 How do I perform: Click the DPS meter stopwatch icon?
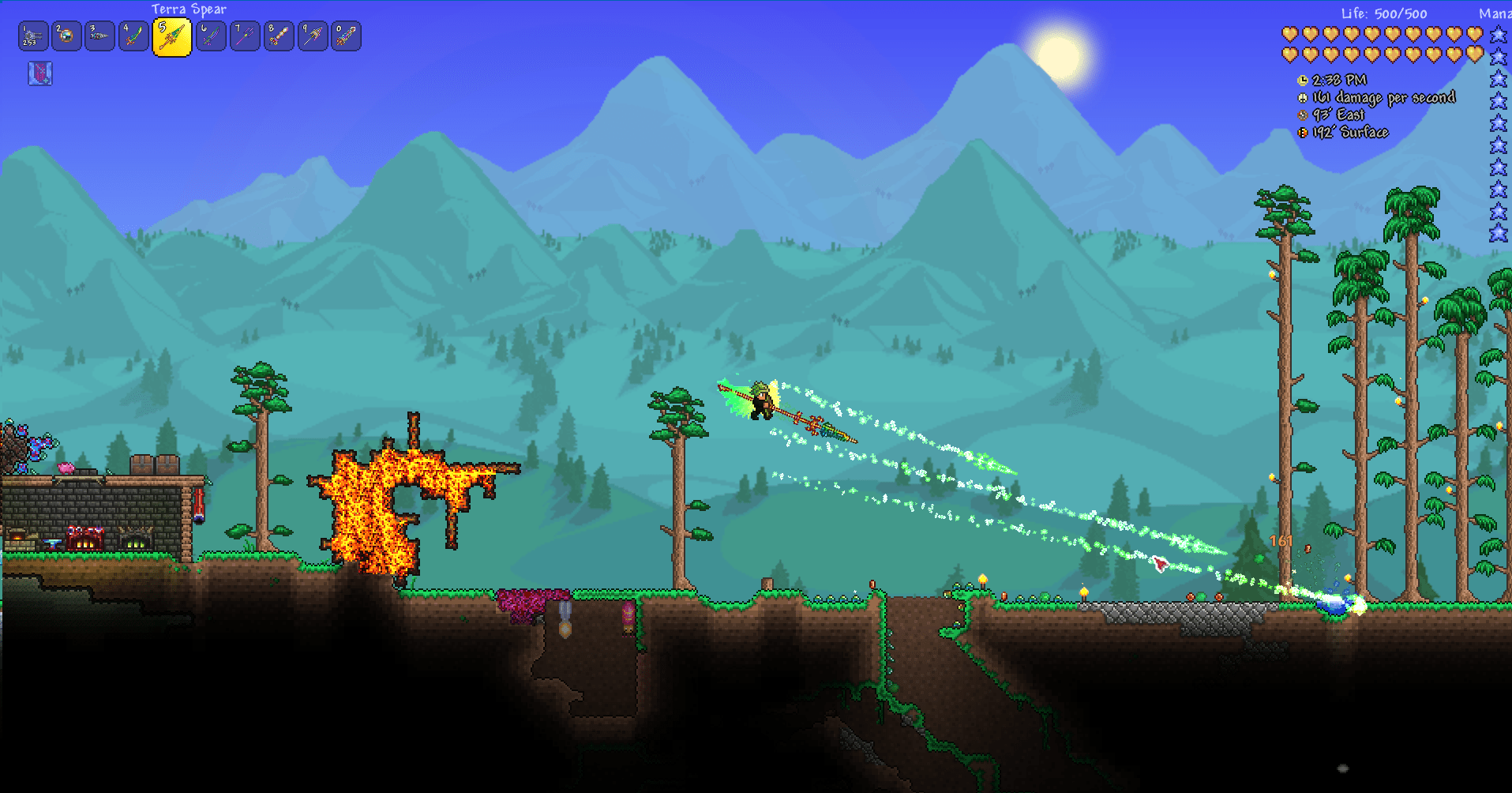pyautogui.click(x=1303, y=97)
